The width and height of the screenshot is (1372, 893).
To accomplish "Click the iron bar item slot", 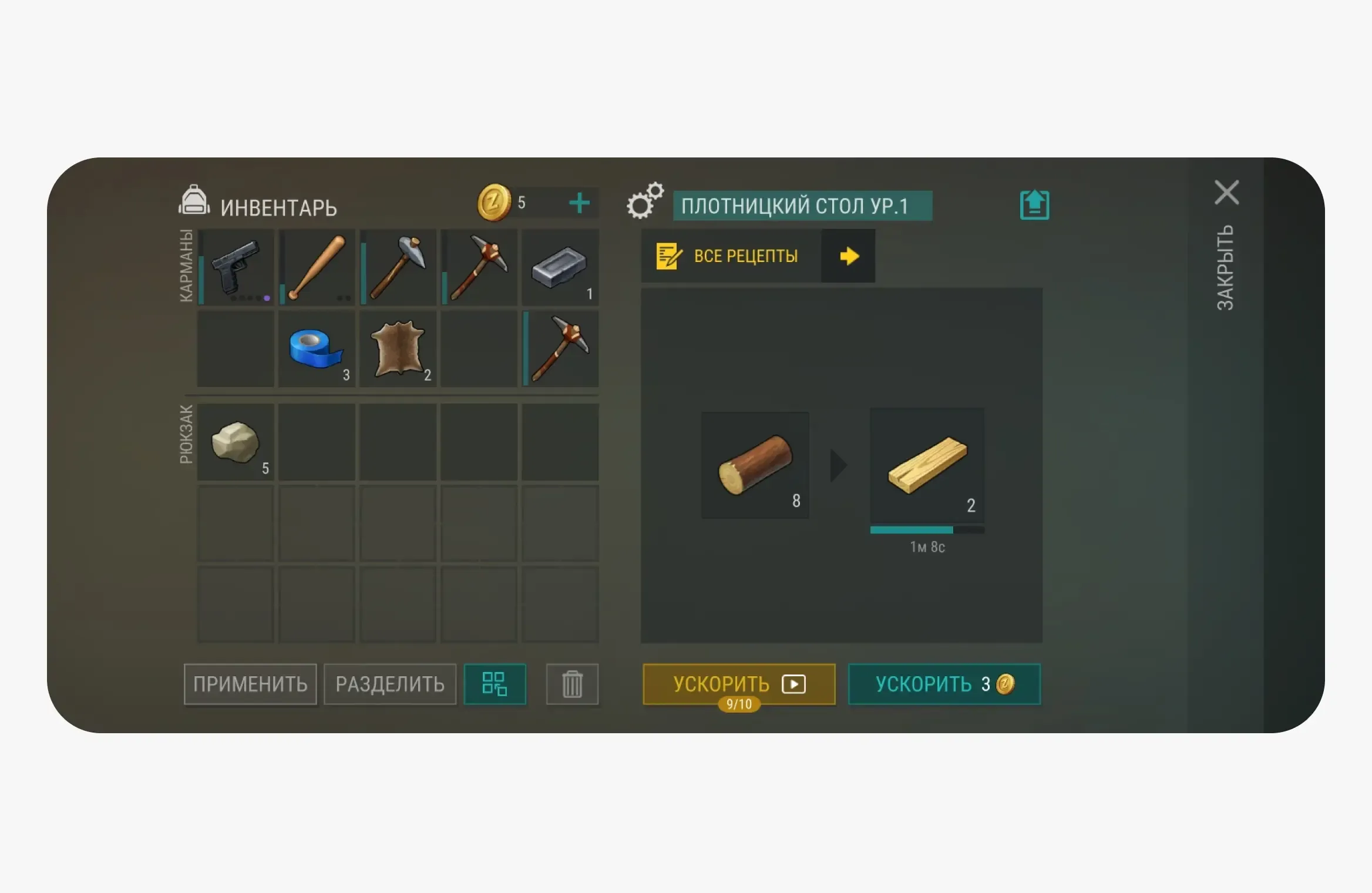I will pos(561,268).
